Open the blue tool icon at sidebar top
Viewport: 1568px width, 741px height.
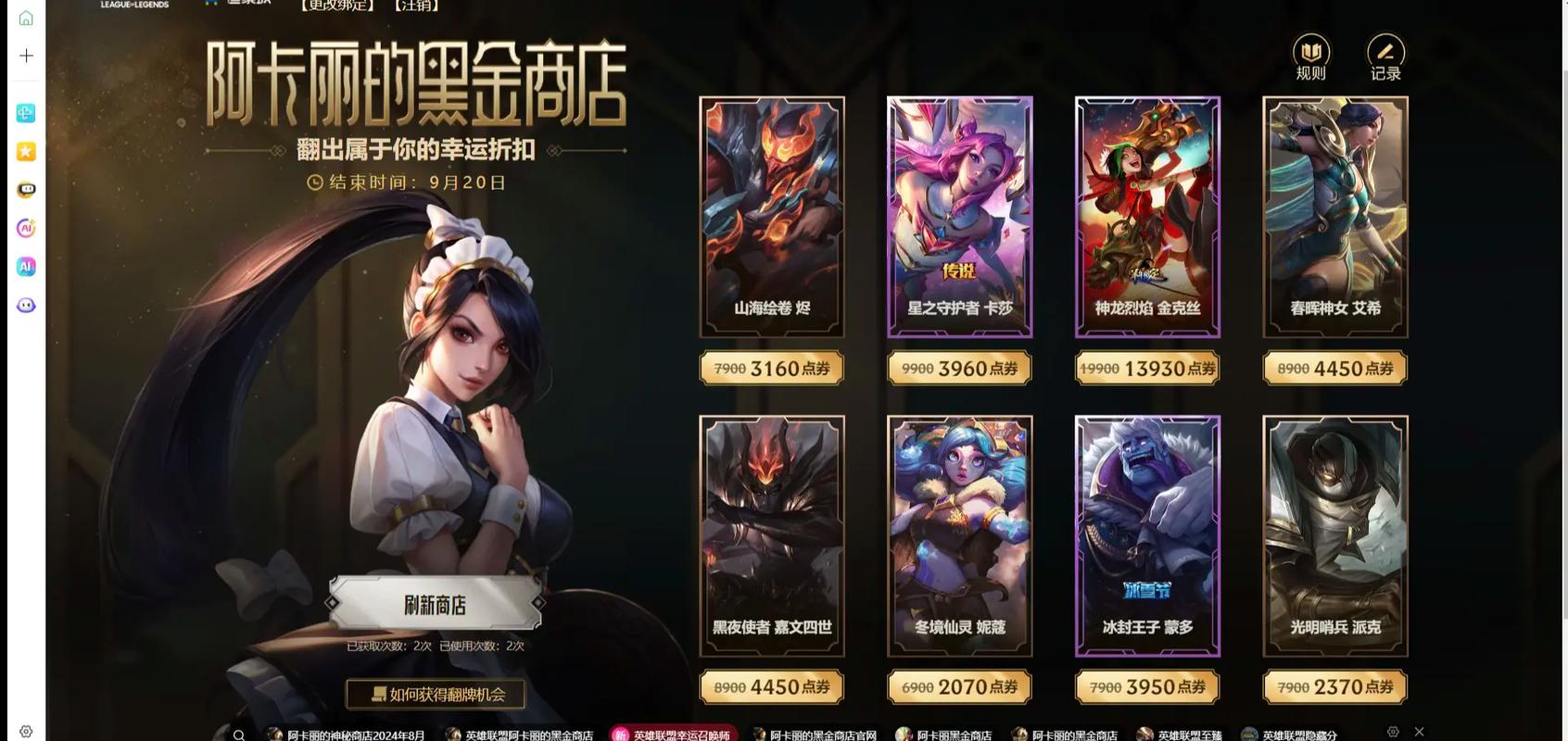(25, 112)
